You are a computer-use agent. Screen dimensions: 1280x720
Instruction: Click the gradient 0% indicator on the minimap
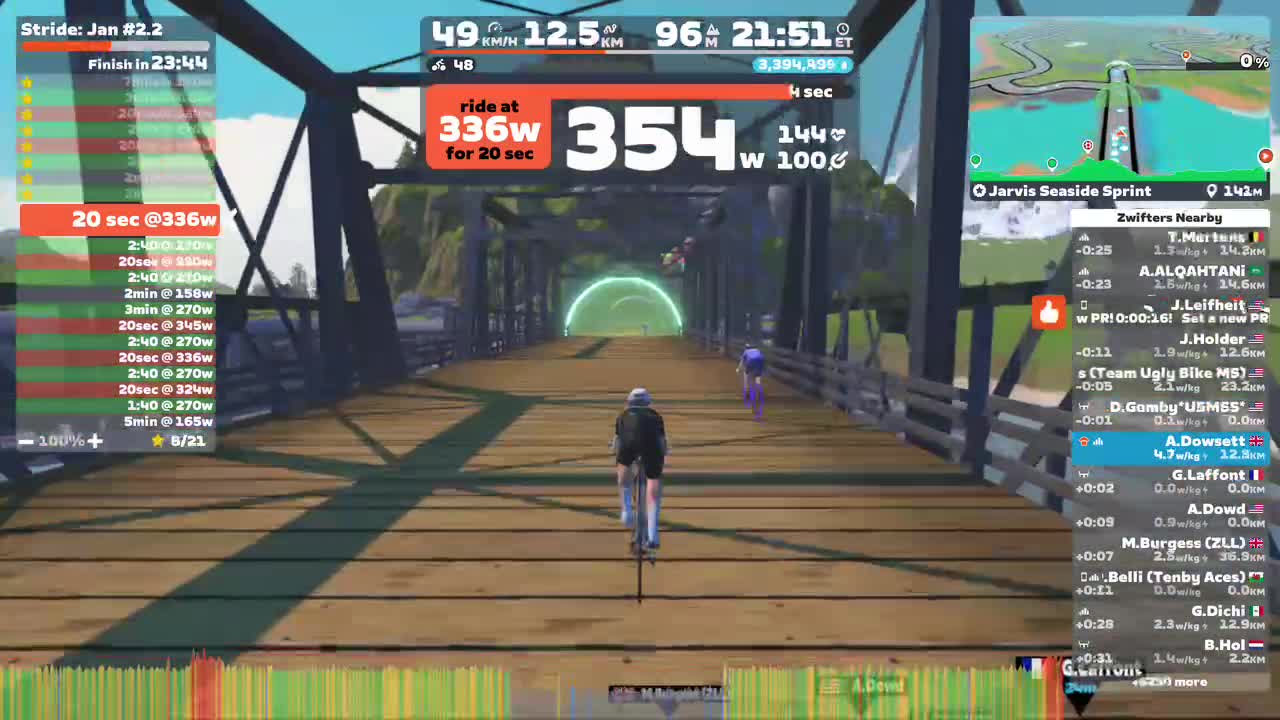tap(1252, 61)
